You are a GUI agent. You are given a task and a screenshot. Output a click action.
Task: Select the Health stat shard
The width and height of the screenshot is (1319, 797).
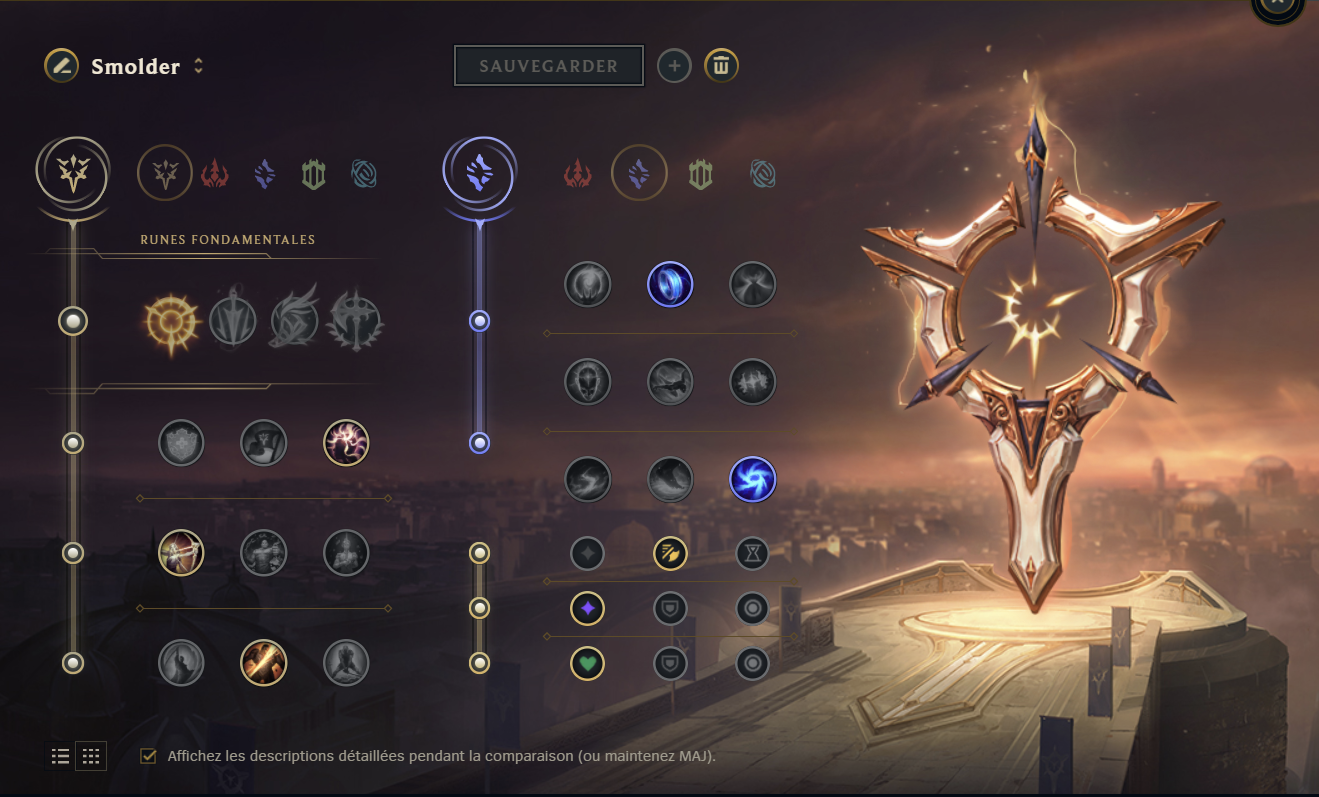tap(588, 663)
